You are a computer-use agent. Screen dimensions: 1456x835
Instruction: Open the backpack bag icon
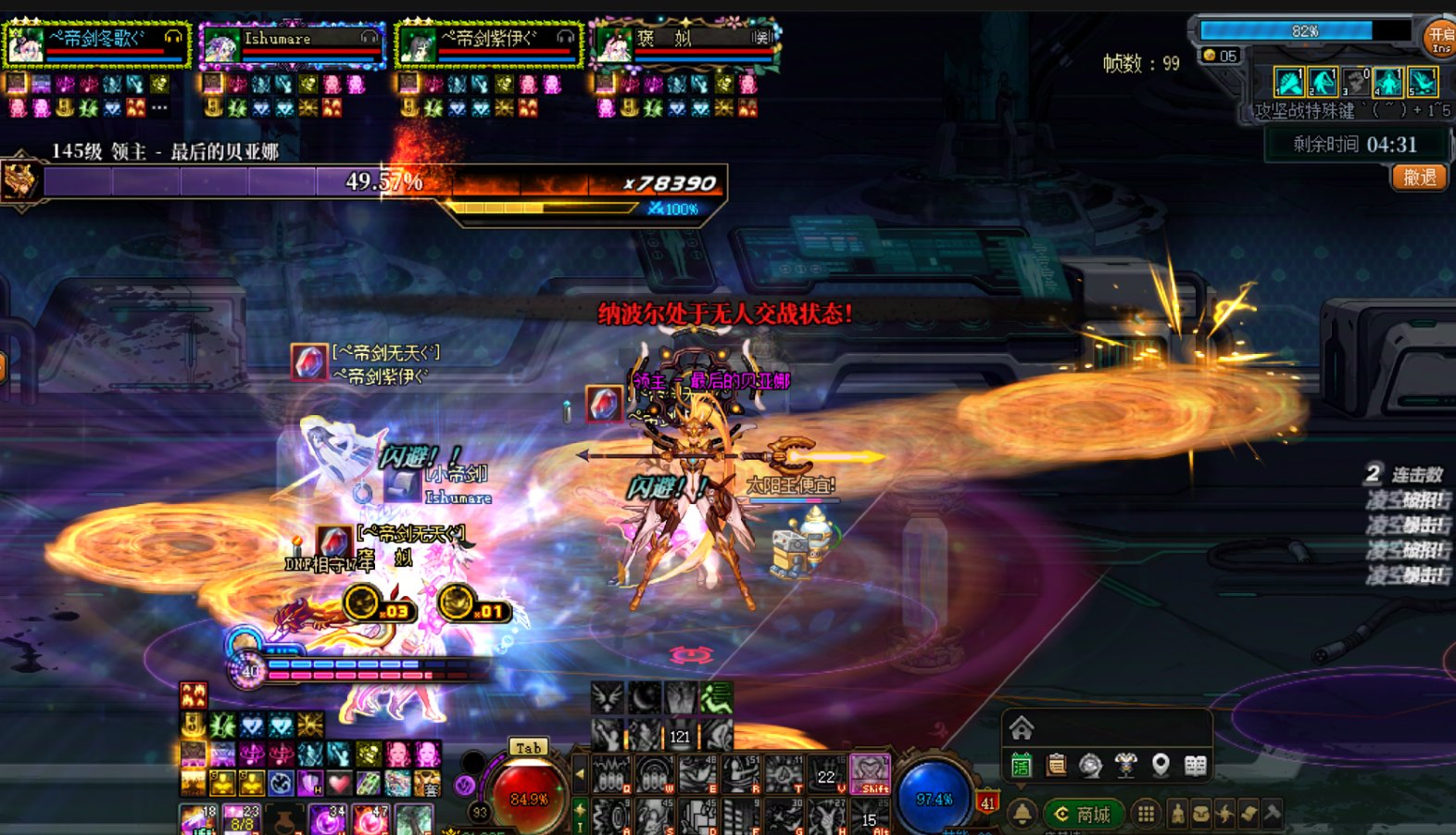[1200, 814]
